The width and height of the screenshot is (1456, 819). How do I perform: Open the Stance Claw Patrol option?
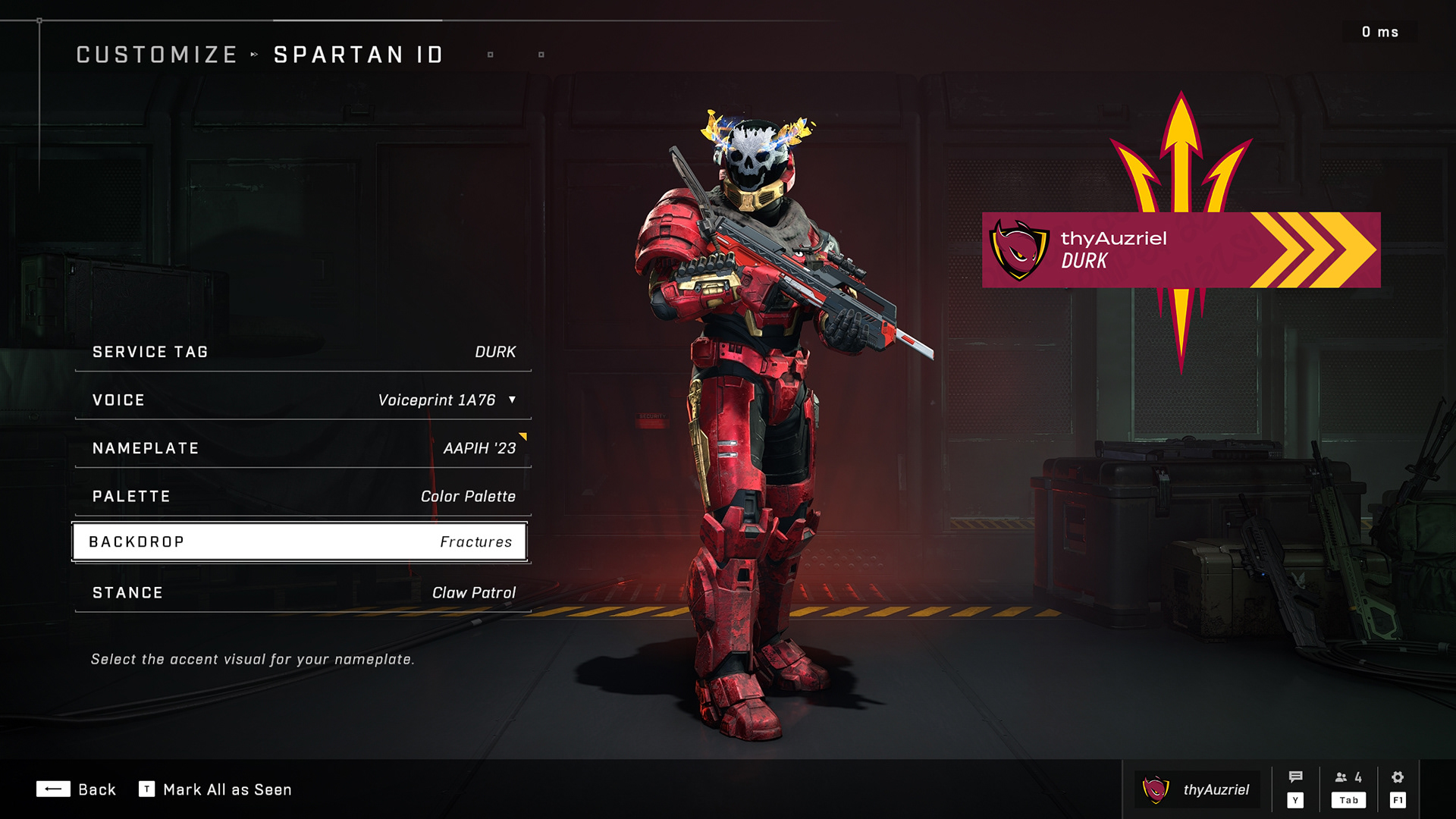pos(303,592)
